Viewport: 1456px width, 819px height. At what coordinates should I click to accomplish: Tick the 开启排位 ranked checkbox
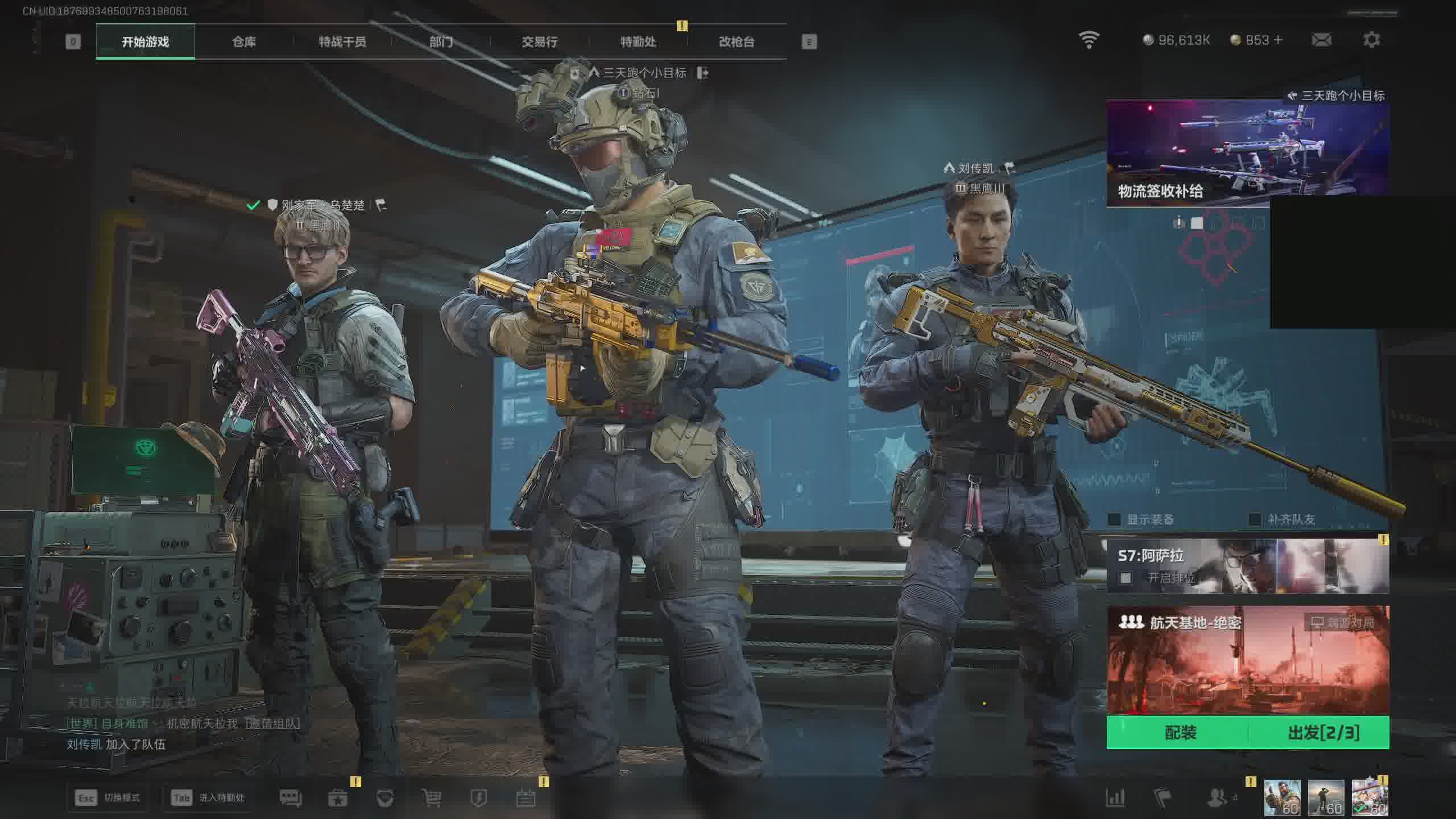[x=1125, y=578]
